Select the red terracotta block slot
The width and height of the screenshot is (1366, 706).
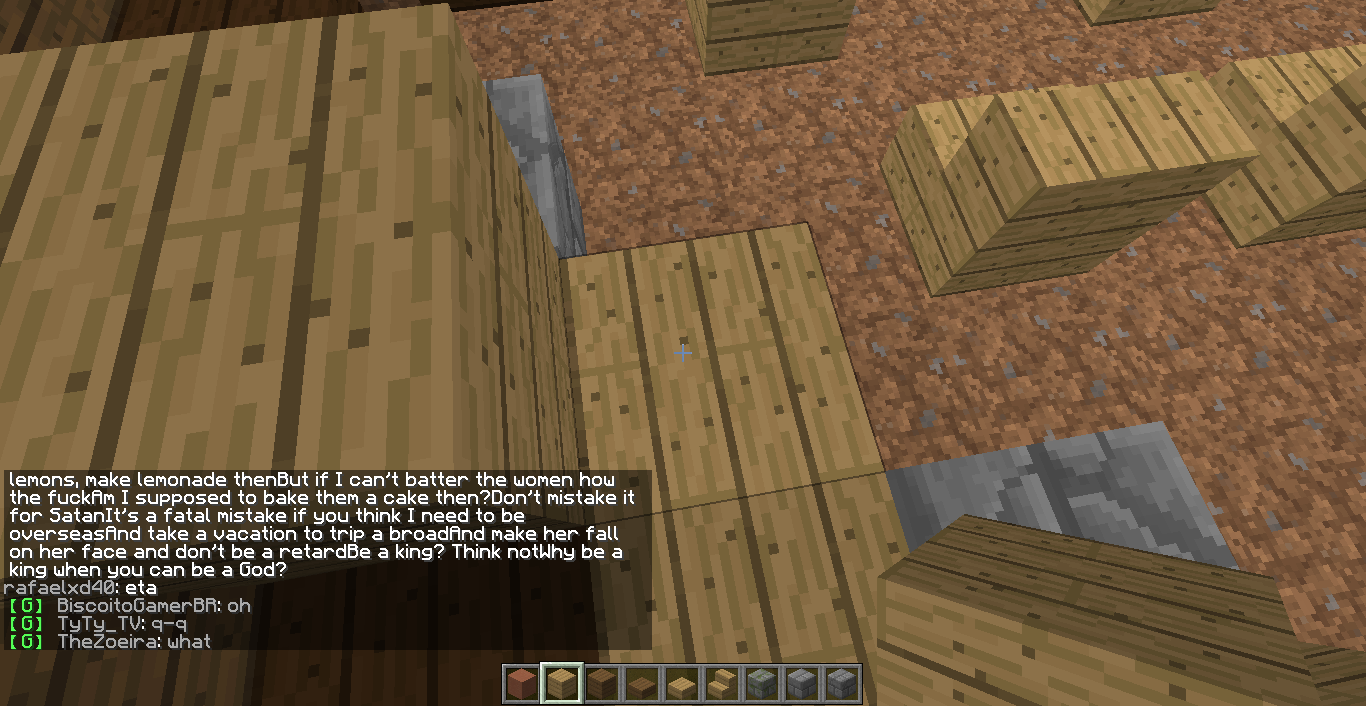click(x=521, y=684)
